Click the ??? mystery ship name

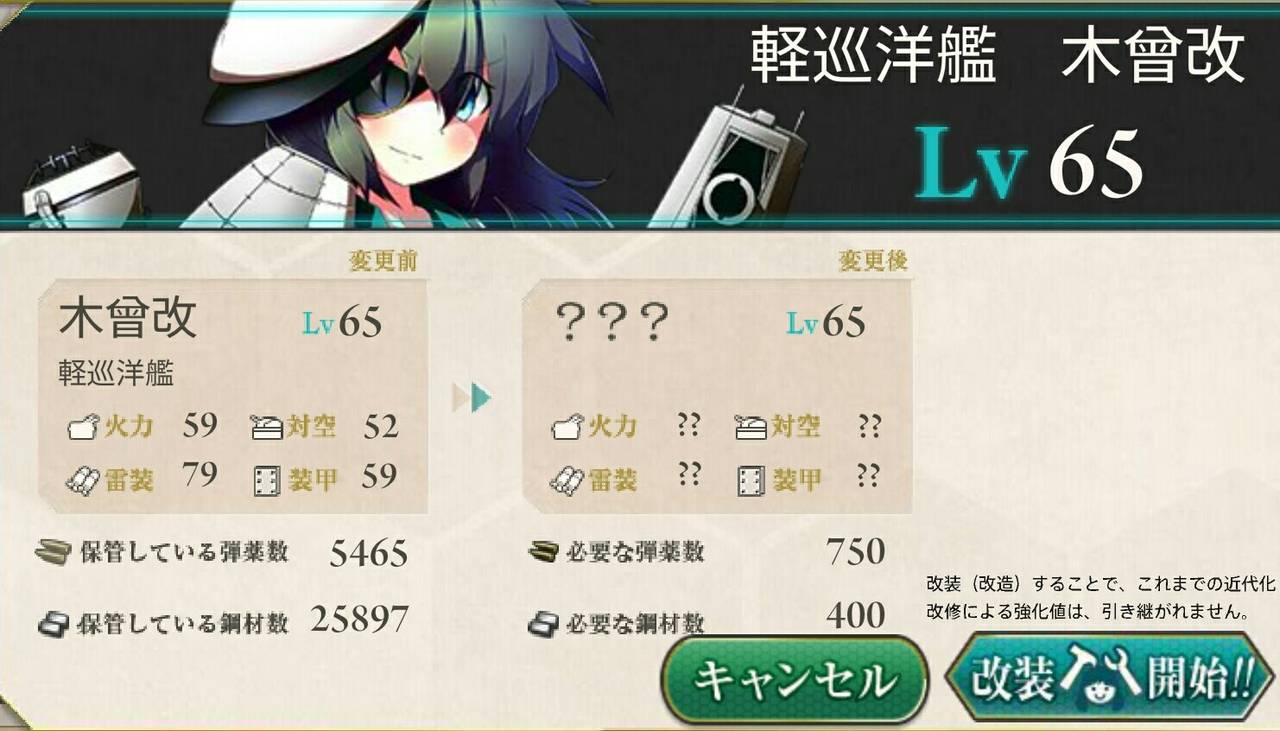point(612,320)
